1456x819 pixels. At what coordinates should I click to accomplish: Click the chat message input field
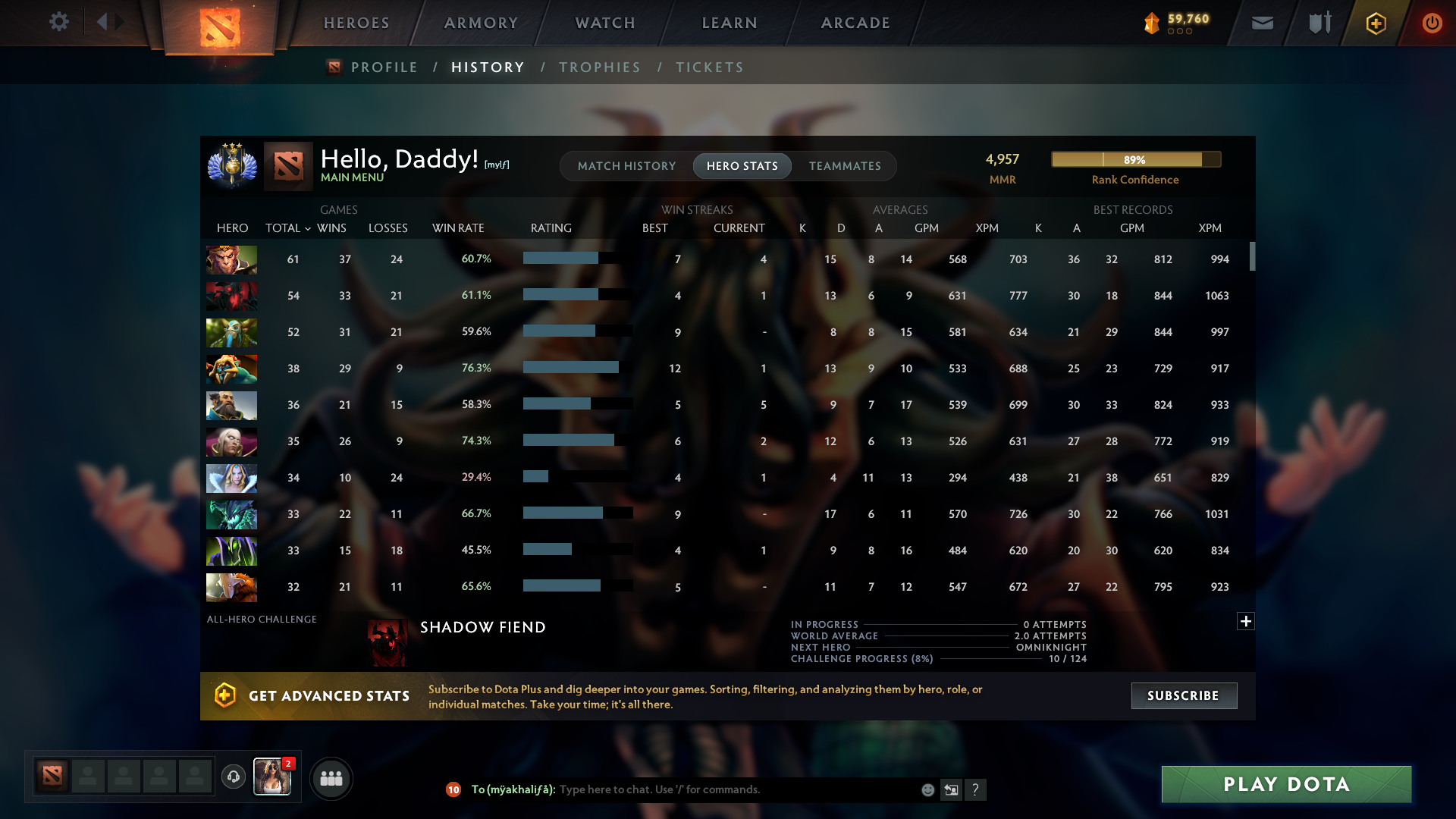pyautogui.click(x=720, y=789)
